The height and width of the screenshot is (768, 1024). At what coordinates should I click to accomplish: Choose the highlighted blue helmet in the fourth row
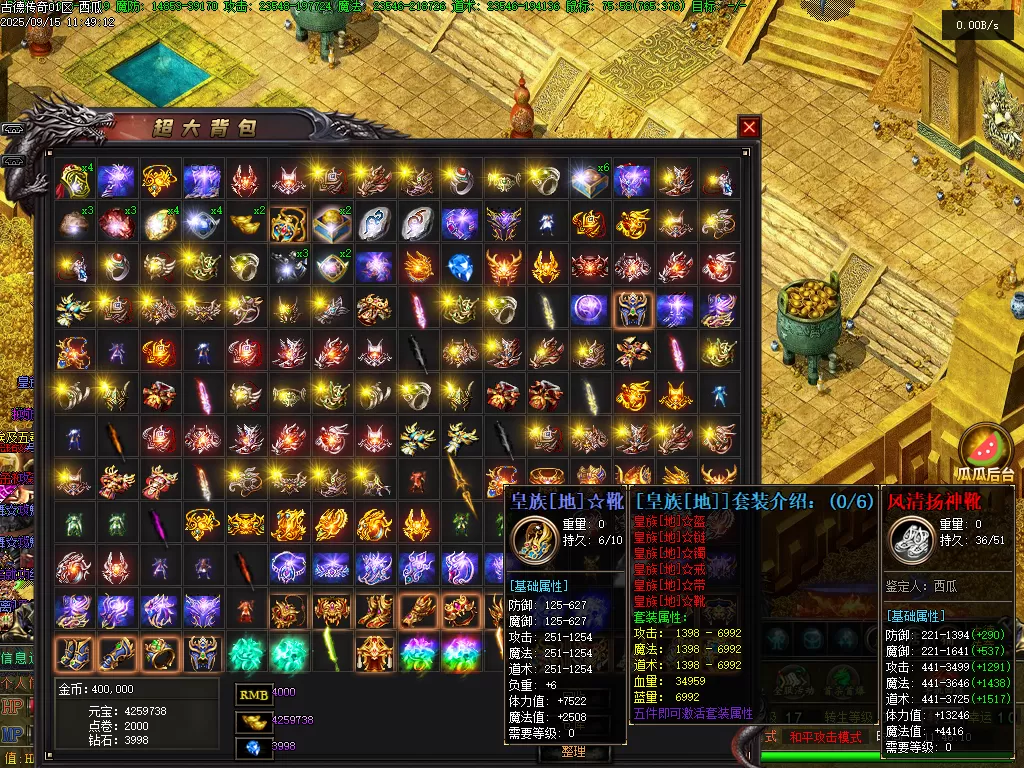[x=632, y=309]
